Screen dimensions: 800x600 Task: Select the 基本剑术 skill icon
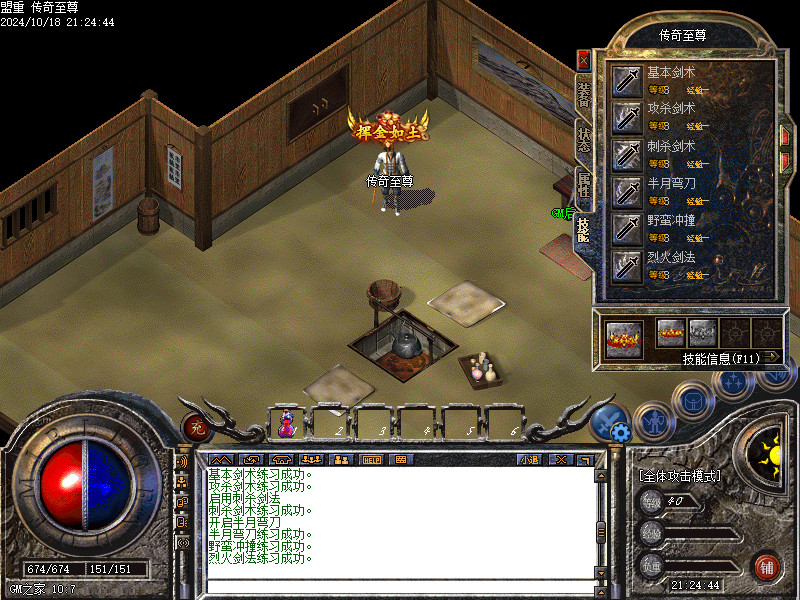click(627, 80)
